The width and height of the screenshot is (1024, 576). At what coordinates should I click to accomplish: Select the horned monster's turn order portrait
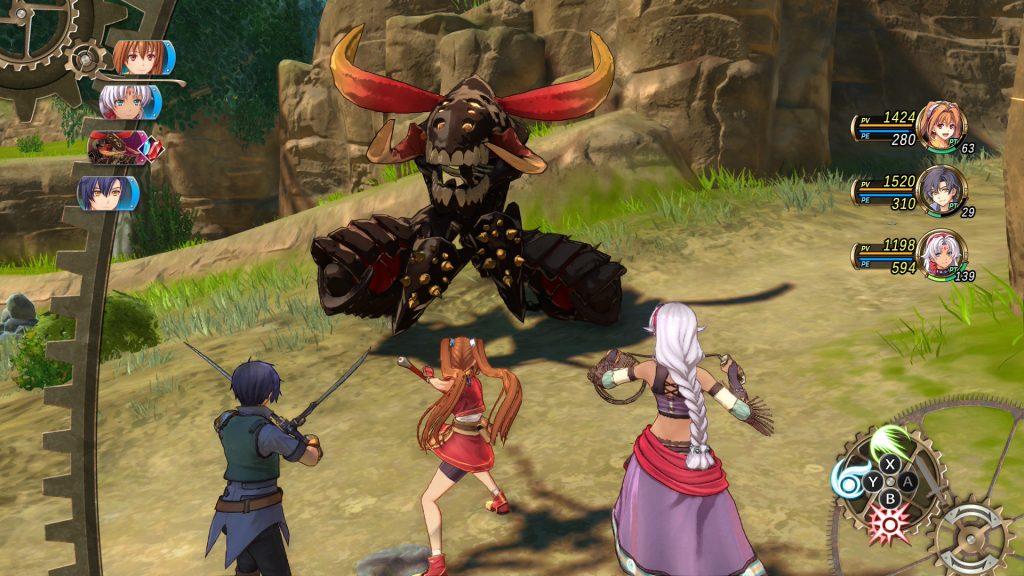[x=115, y=148]
